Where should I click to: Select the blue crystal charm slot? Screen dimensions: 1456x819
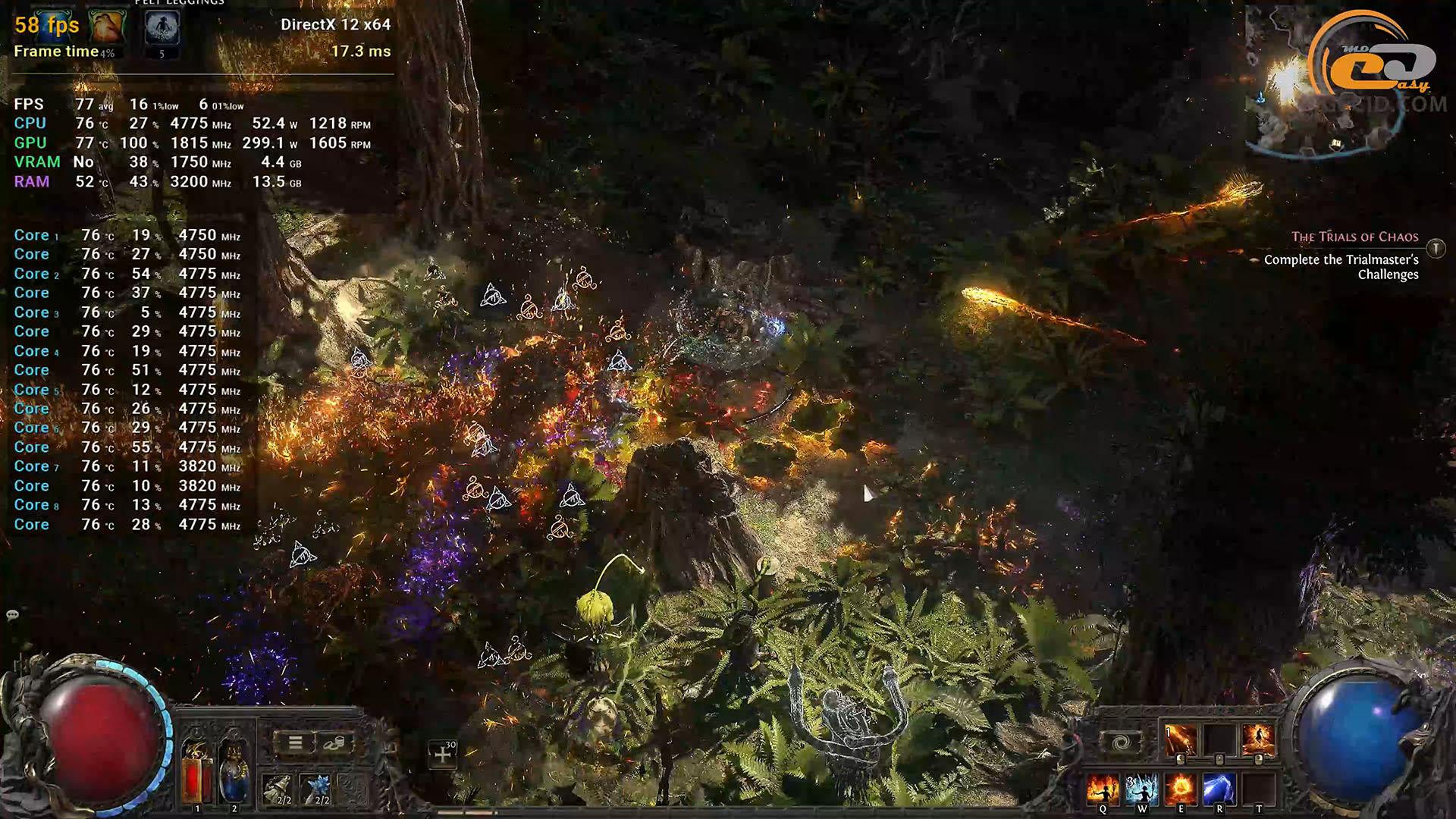316,789
